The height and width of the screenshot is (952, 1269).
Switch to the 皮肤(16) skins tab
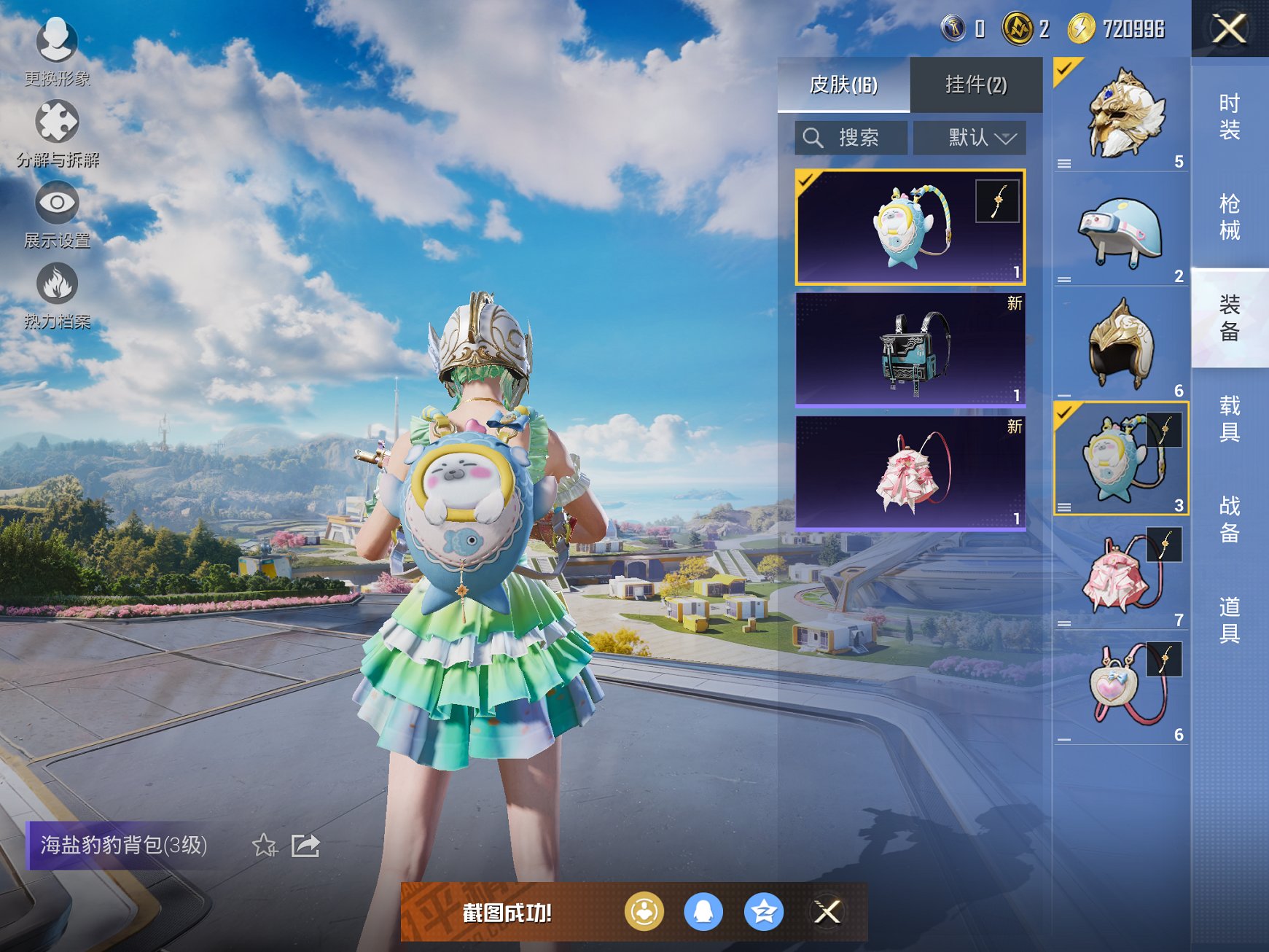click(843, 85)
